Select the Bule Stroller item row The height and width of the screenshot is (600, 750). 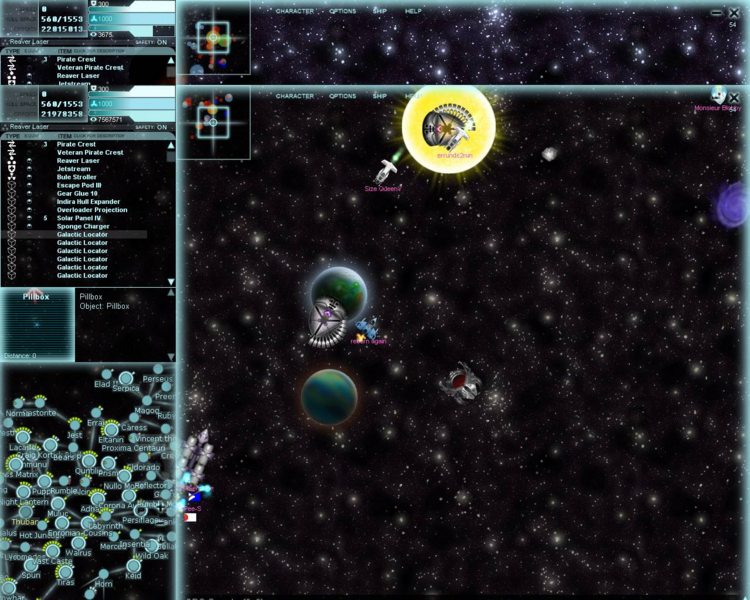[x=79, y=177]
